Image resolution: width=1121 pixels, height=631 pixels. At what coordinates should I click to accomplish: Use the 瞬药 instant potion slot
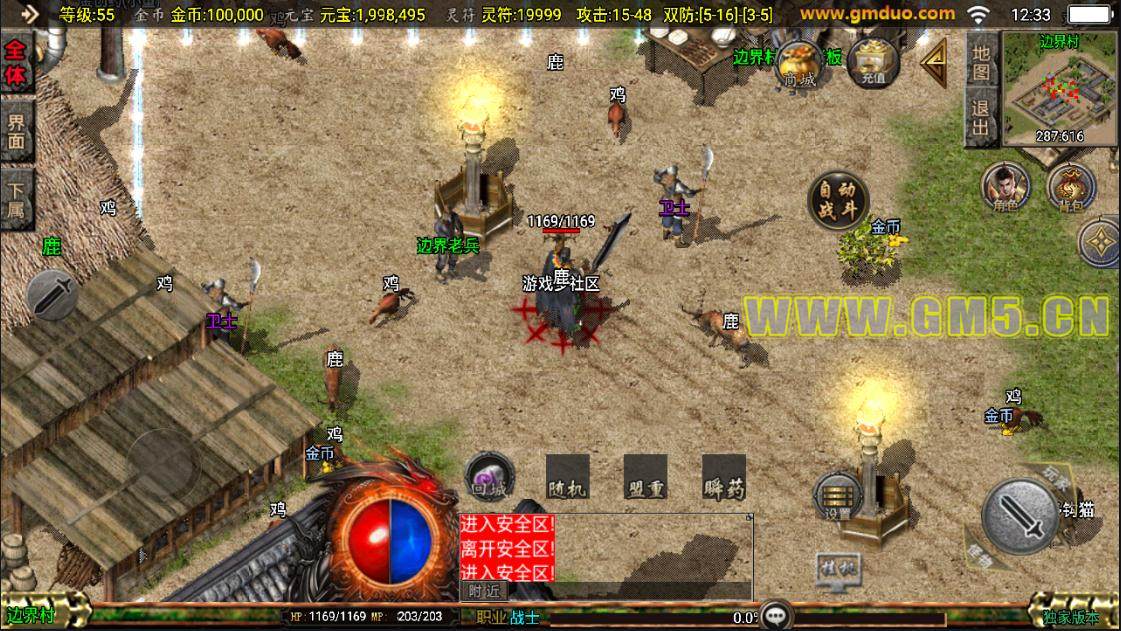(x=723, y=477)
